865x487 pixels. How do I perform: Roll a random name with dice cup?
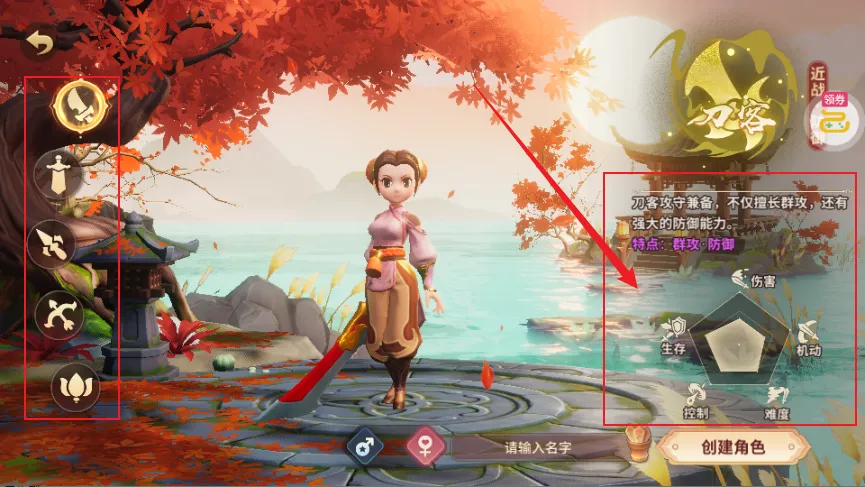[638, 445]
